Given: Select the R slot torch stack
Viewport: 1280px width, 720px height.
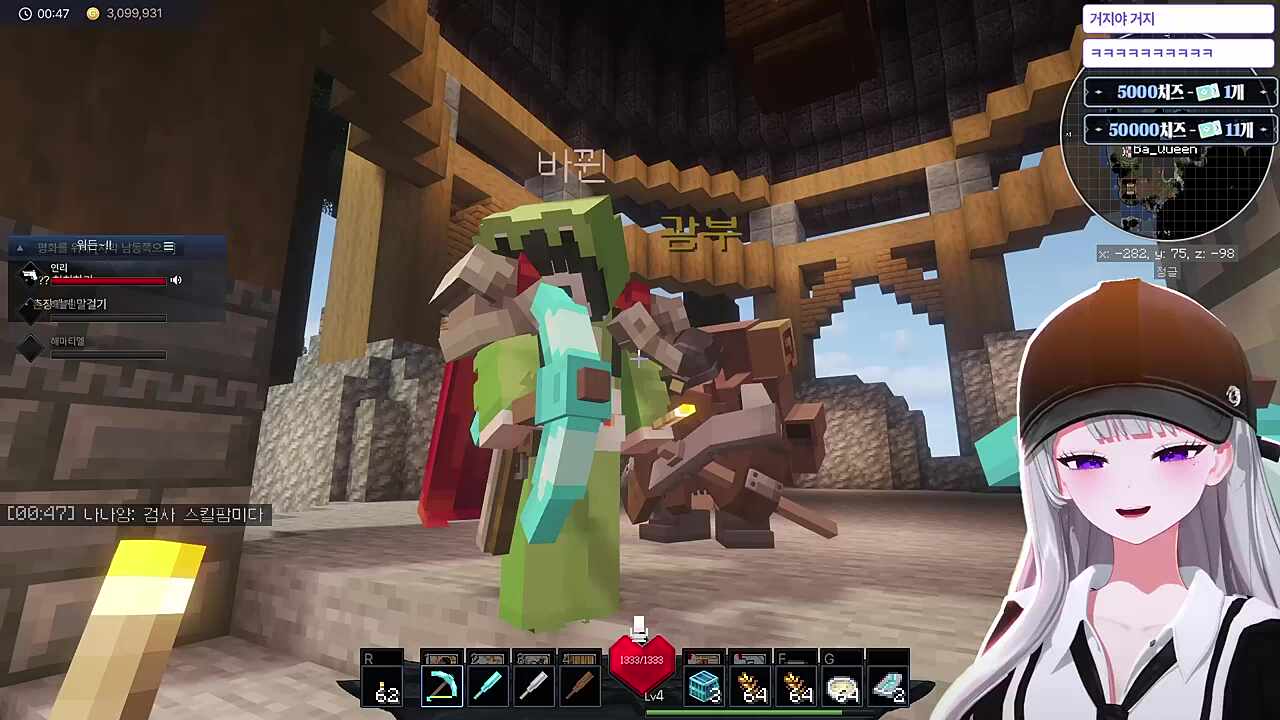Looking at the screenshot, I should [x=385, y=686].
